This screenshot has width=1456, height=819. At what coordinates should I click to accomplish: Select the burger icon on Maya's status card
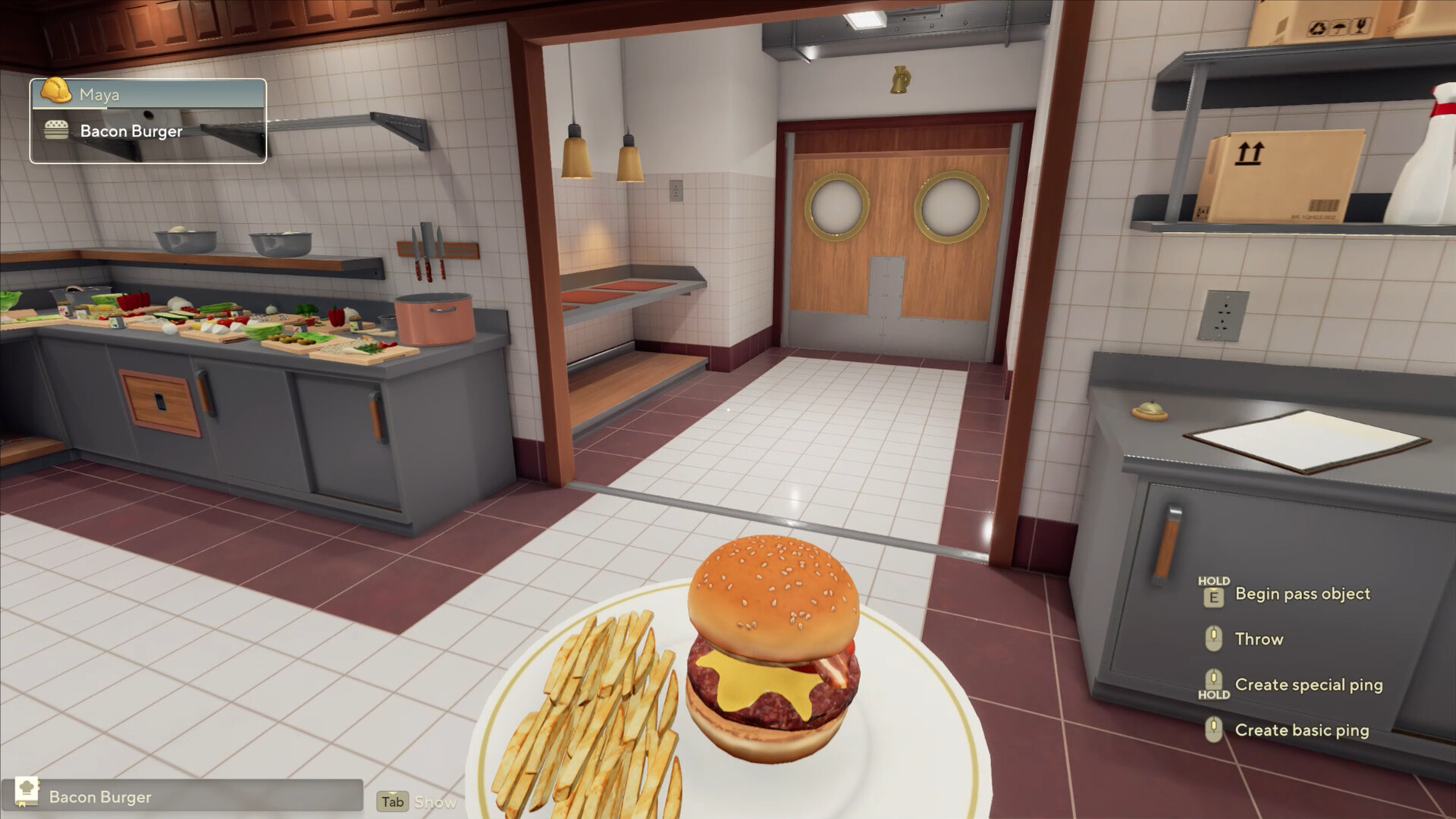pos(56,130)
